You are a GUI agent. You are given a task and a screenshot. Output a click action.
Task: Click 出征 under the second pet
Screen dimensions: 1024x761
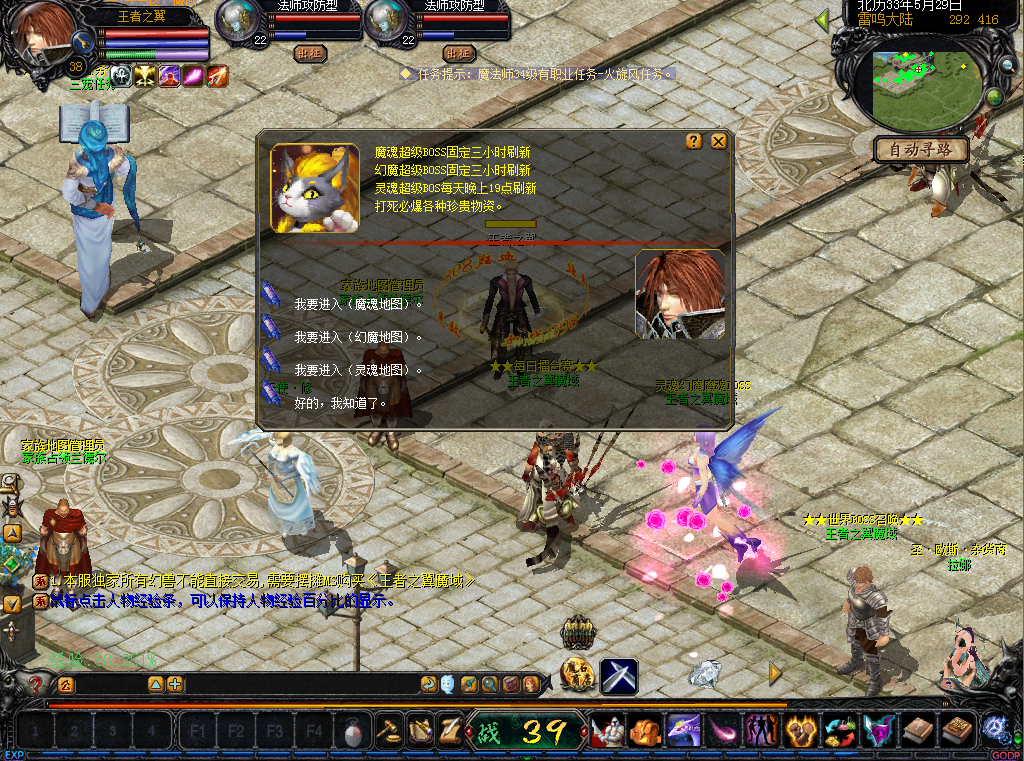pos(459,53)
